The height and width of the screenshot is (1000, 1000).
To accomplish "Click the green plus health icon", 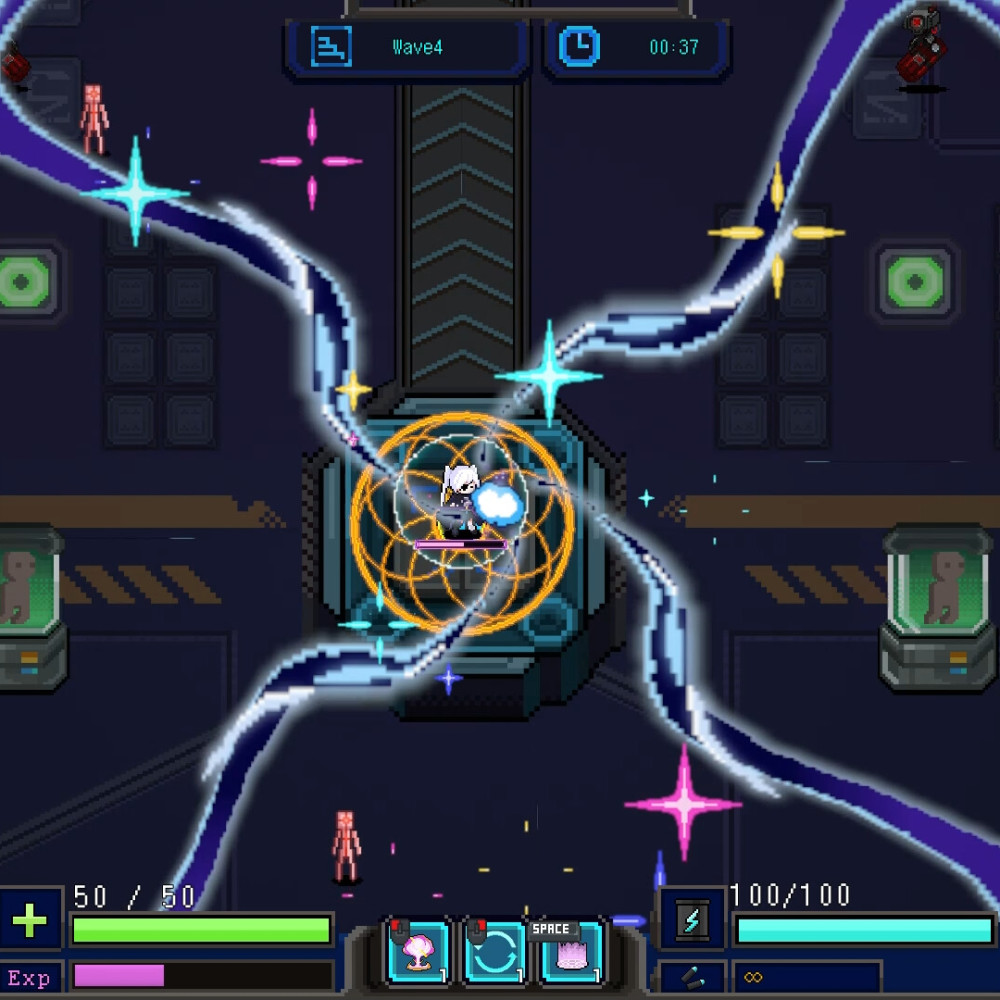I will (x=30, y=921).
